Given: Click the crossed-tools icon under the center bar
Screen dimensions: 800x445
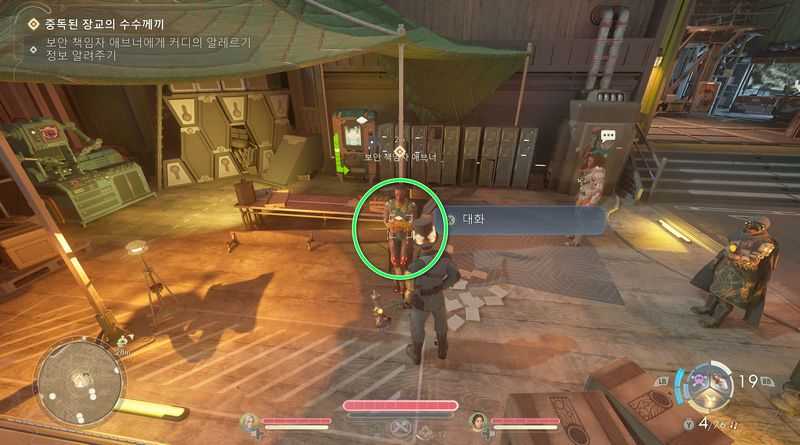Looking at the screenshot, I should pyautogui.click(x=400, y=428).
